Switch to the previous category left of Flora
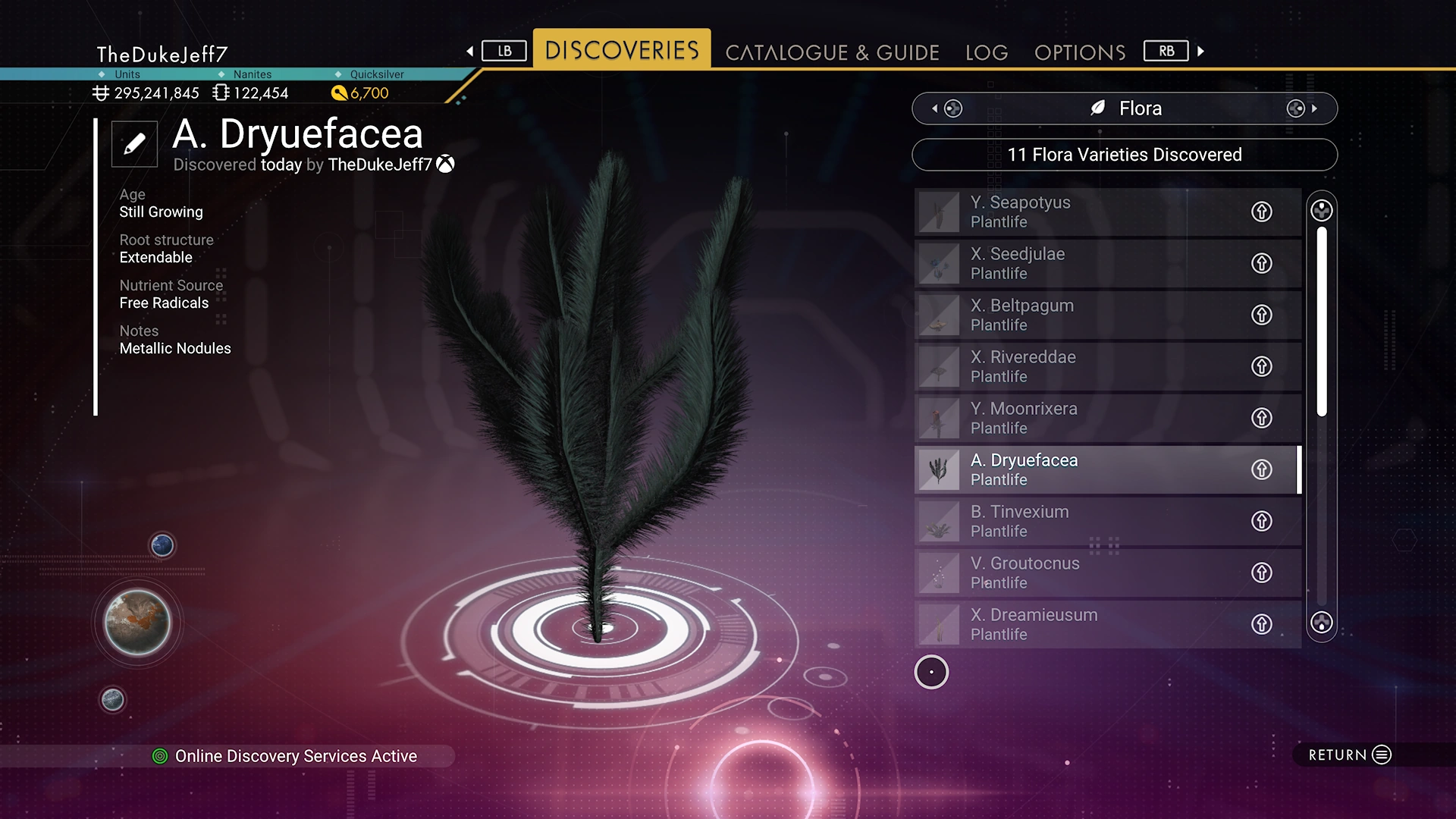This screenshot has height=819, width=1456. pos(947,108)
